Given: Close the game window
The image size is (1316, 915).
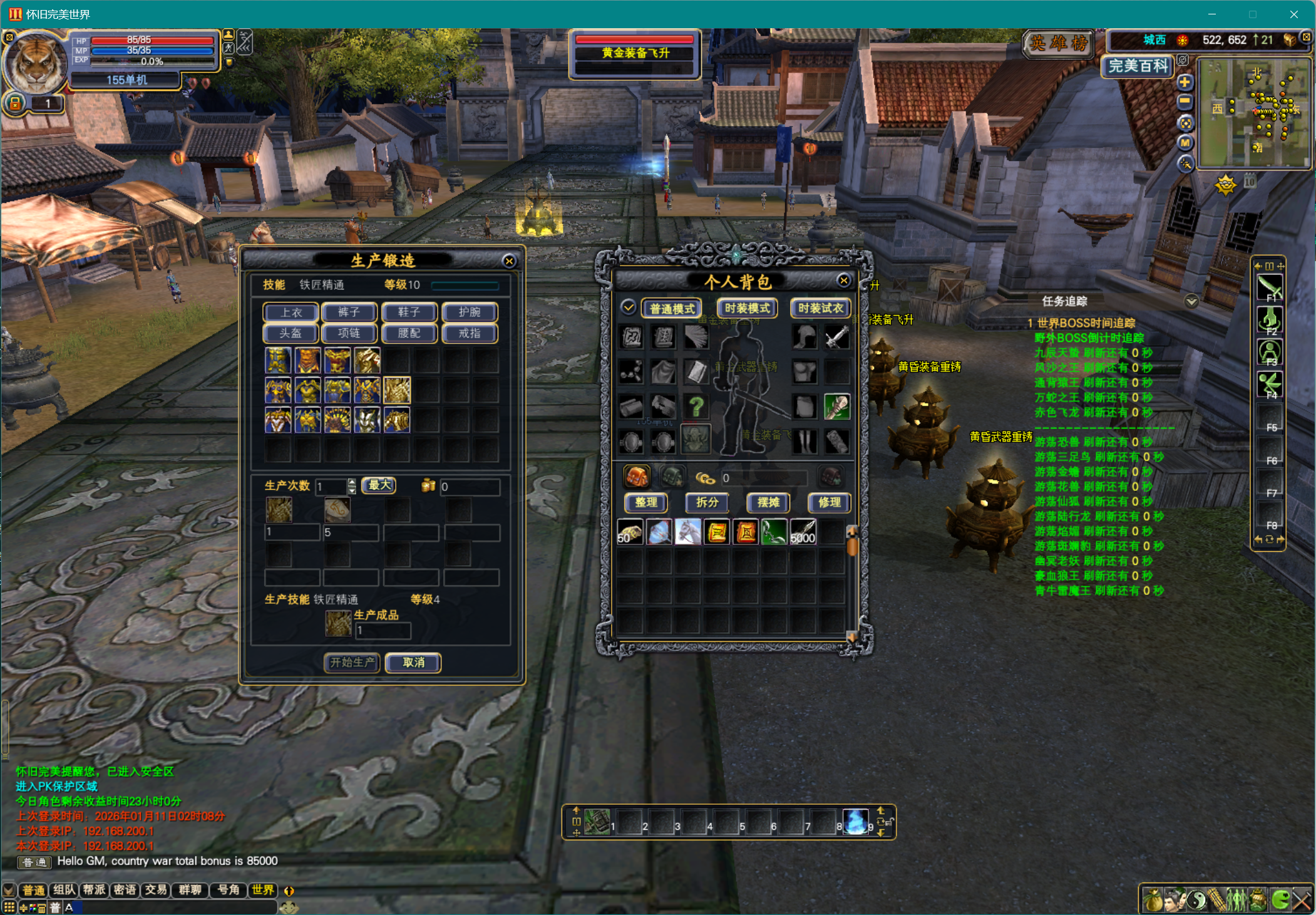Looking at the screenshot, I should (x=1293, y=14).
